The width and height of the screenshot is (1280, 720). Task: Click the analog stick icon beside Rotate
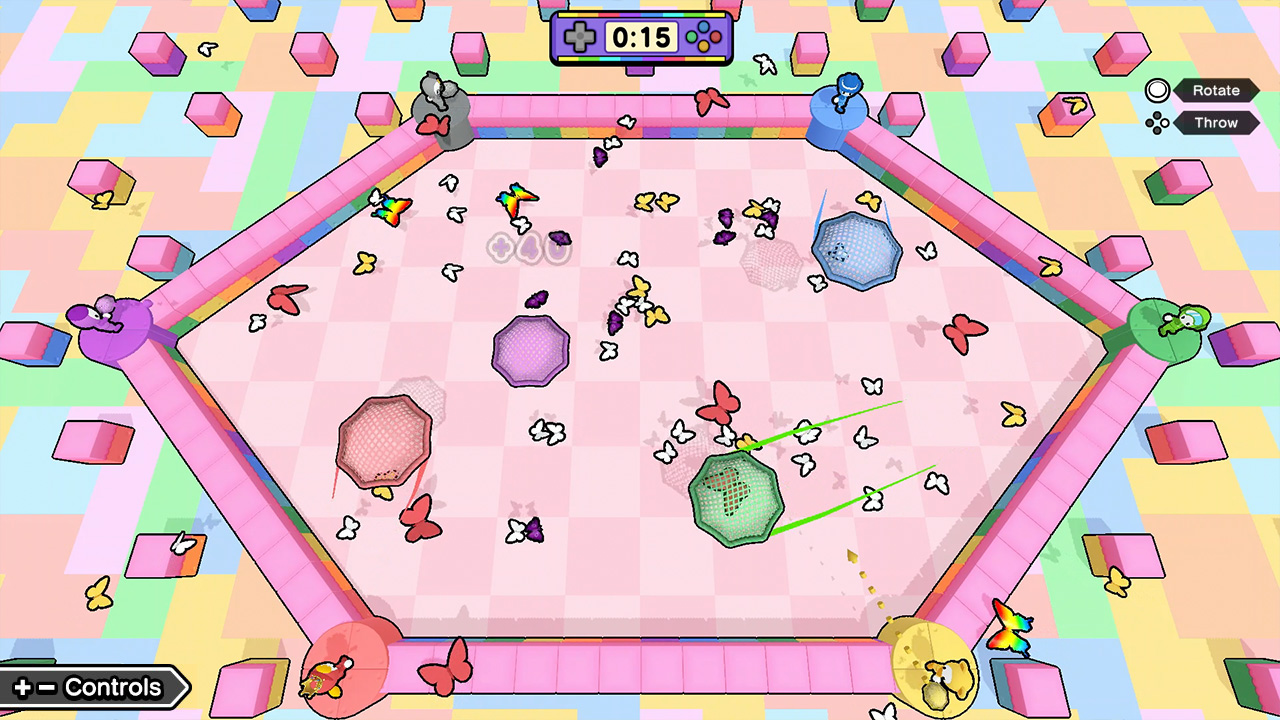(x=1157, y=90)
